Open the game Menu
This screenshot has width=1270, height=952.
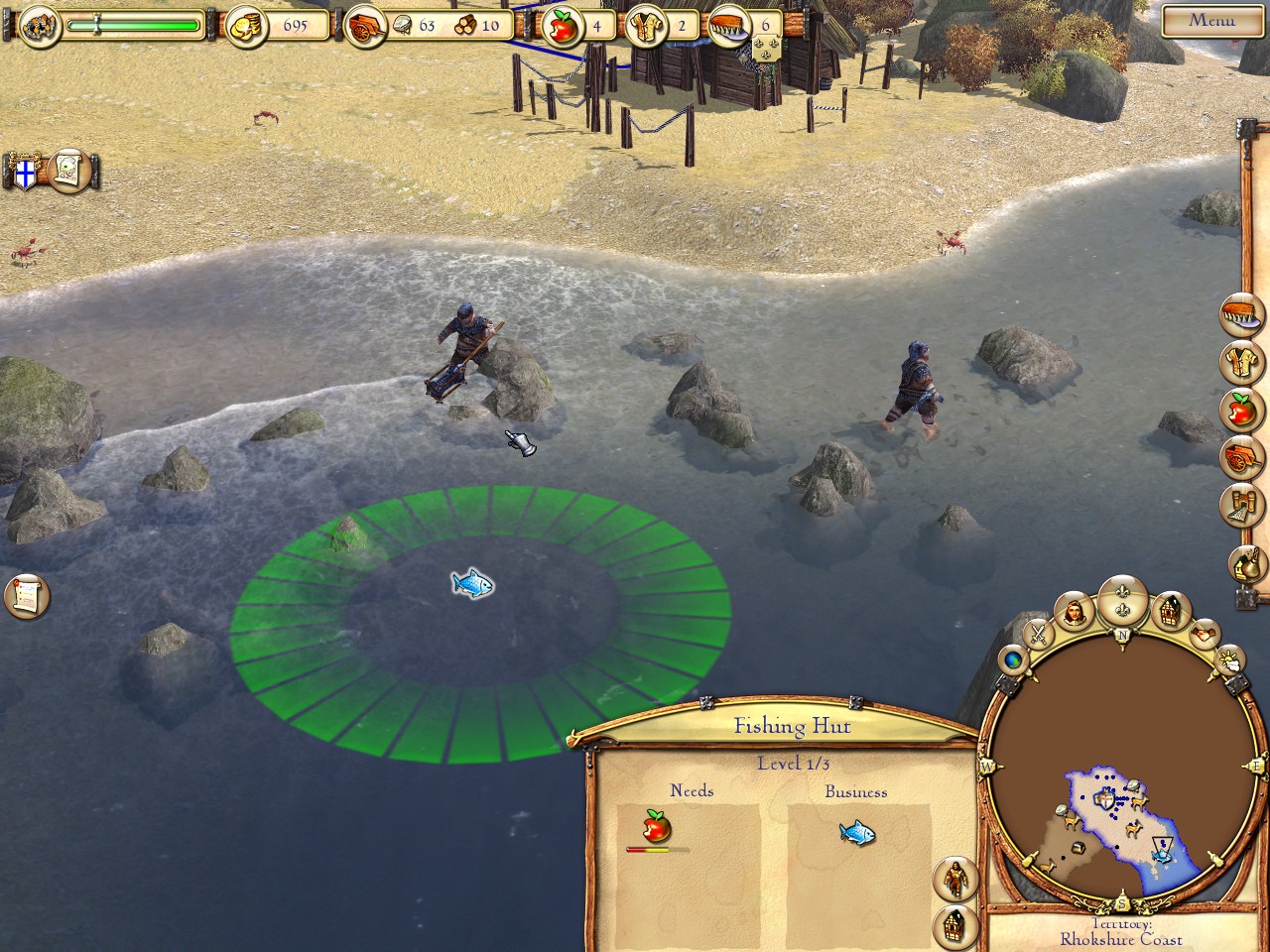(1211, 20)
